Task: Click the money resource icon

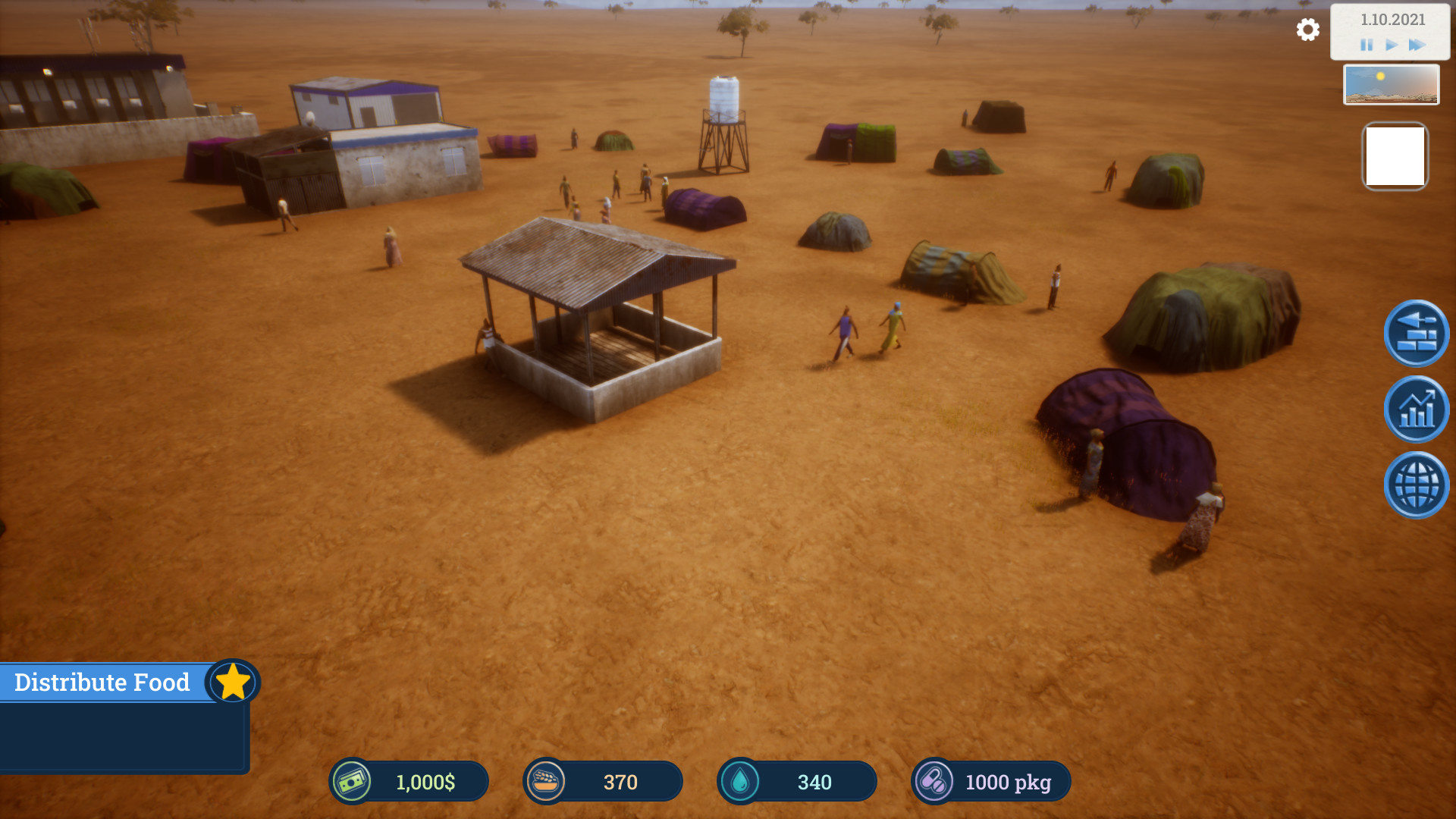Action: pos(353,782)
